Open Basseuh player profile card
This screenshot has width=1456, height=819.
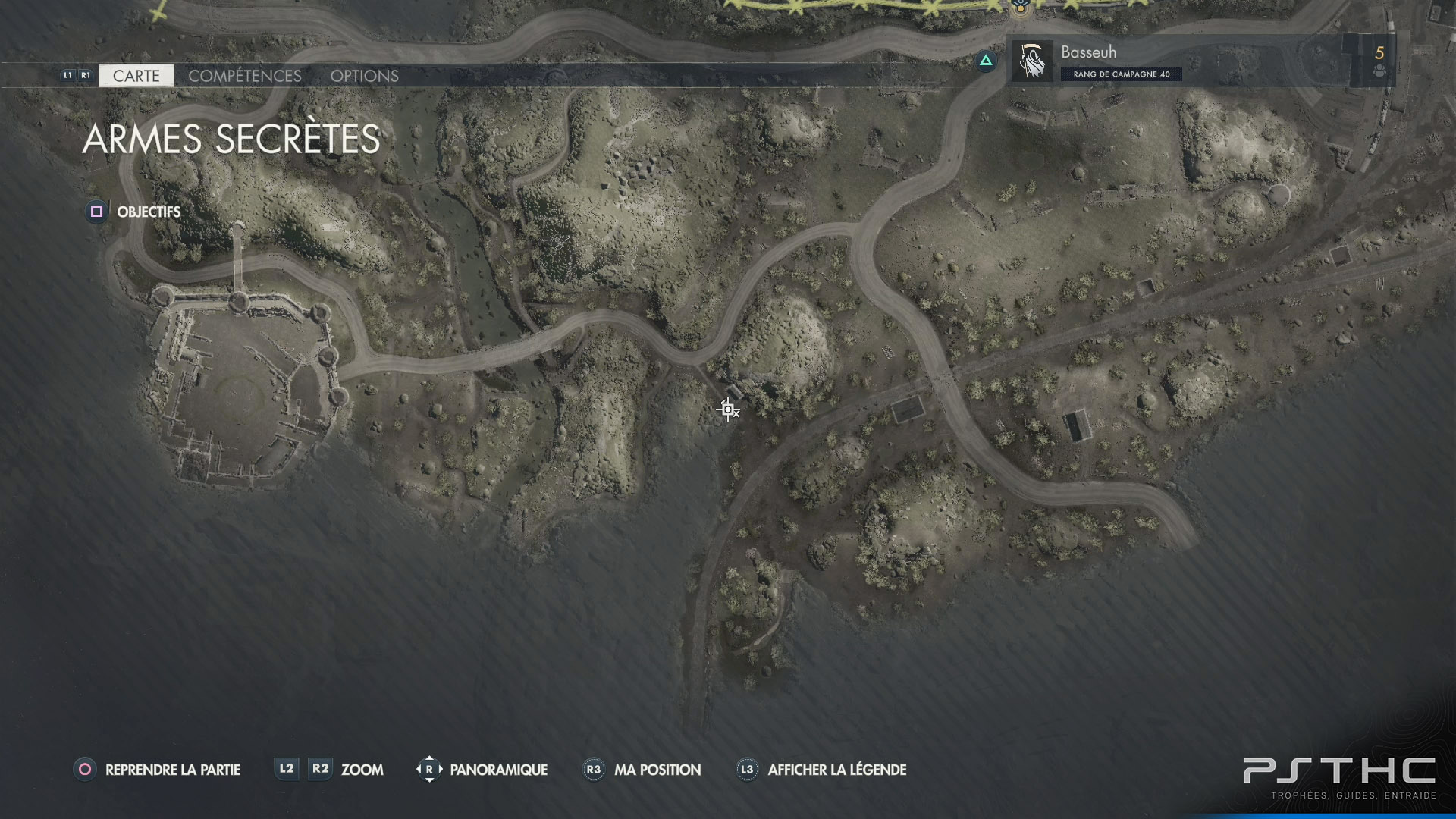coord(1183,61)
